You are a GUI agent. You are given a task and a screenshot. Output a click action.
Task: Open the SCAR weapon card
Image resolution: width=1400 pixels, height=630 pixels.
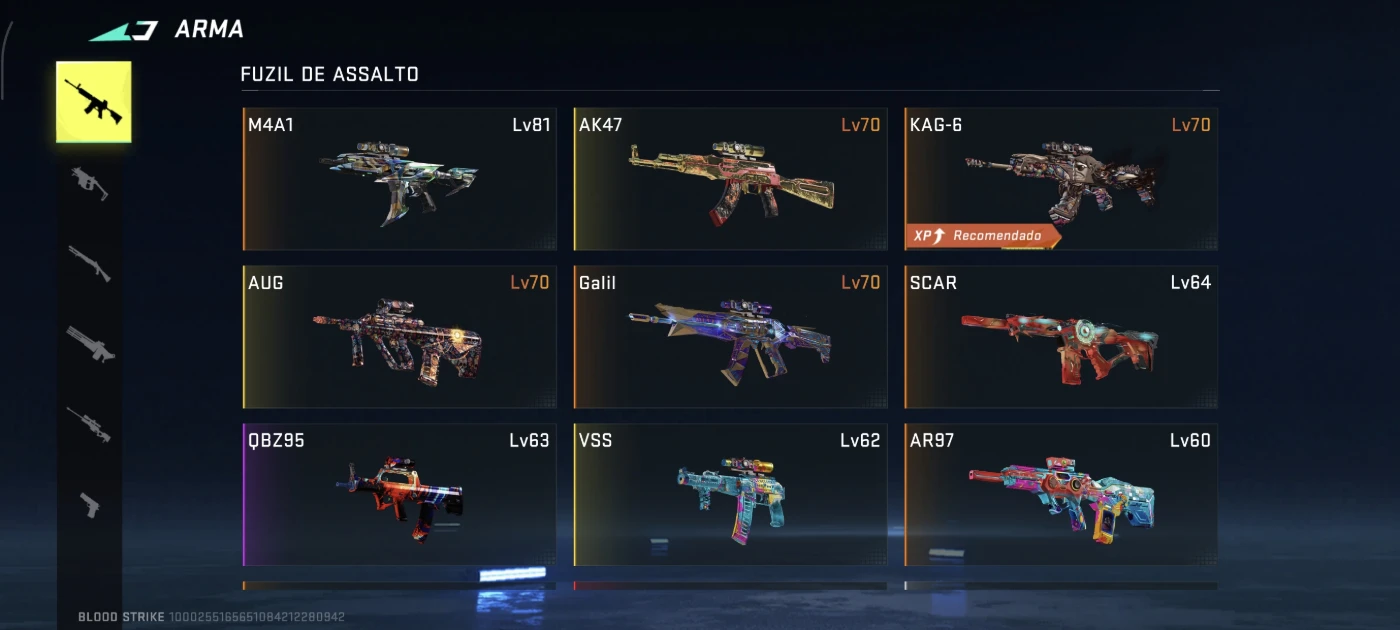pyautogui.click(x=1061, y=337)
